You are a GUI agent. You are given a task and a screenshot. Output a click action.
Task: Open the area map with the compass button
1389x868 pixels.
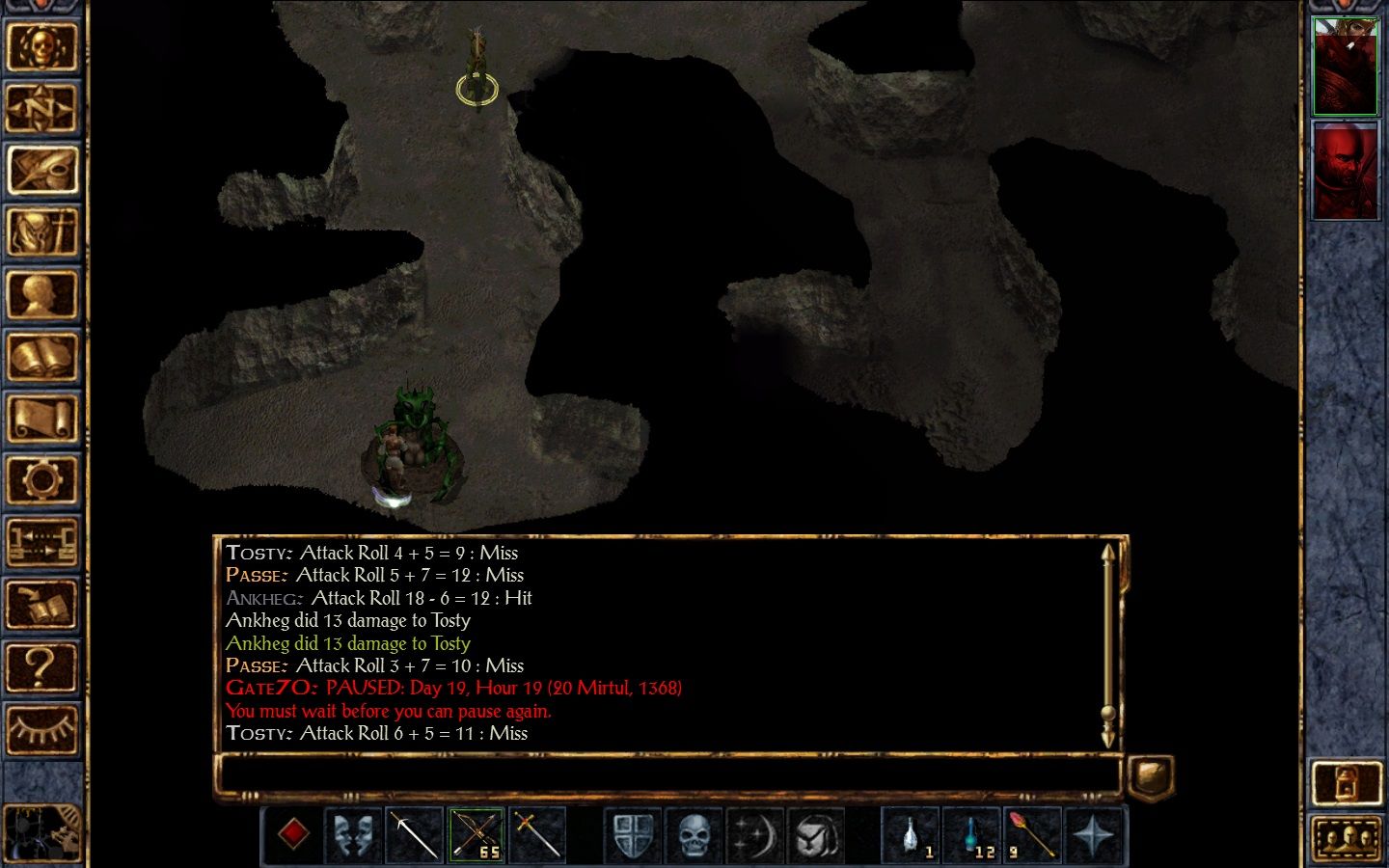coord(41,109)
